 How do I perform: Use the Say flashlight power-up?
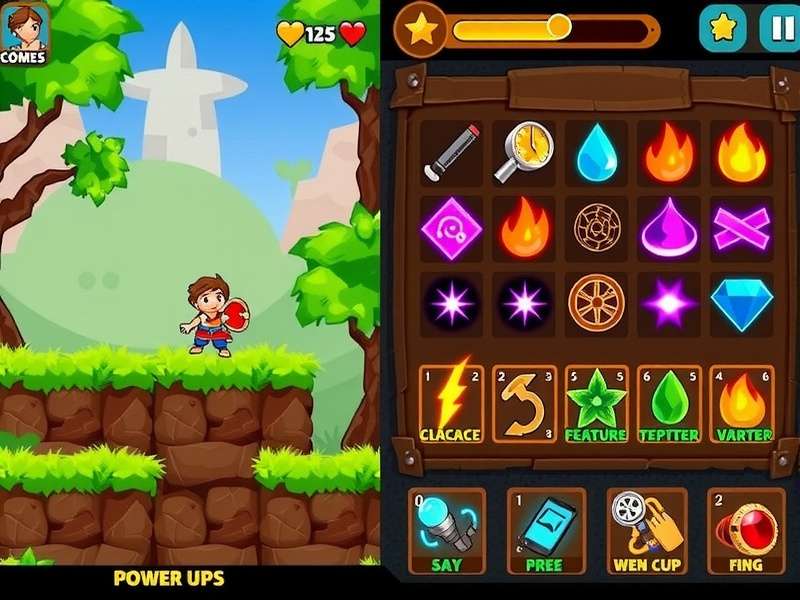447,531
